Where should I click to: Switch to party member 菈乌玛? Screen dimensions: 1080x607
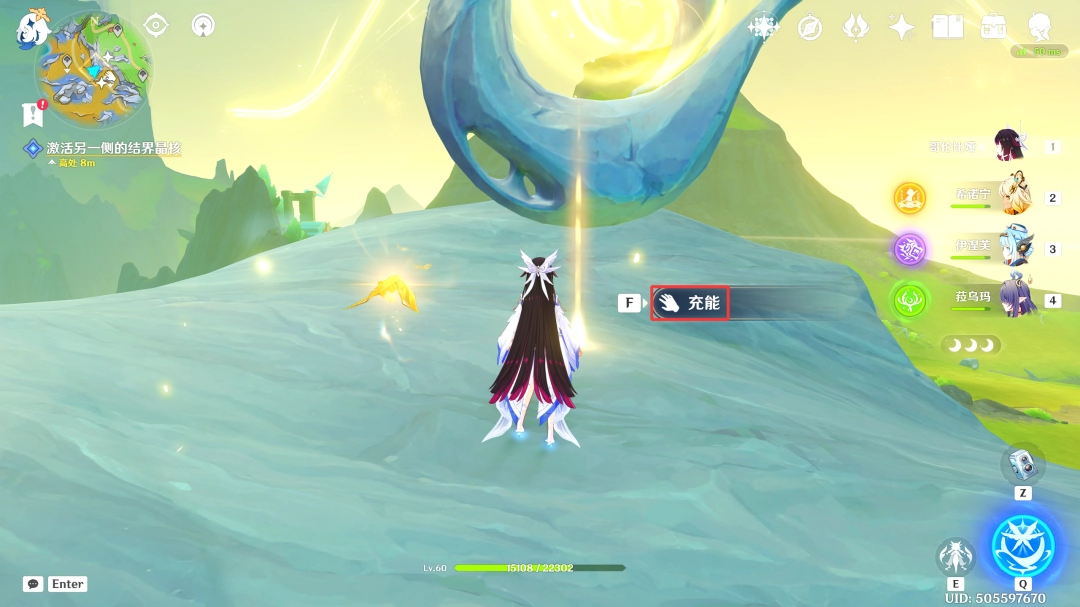coord(1013,299)
